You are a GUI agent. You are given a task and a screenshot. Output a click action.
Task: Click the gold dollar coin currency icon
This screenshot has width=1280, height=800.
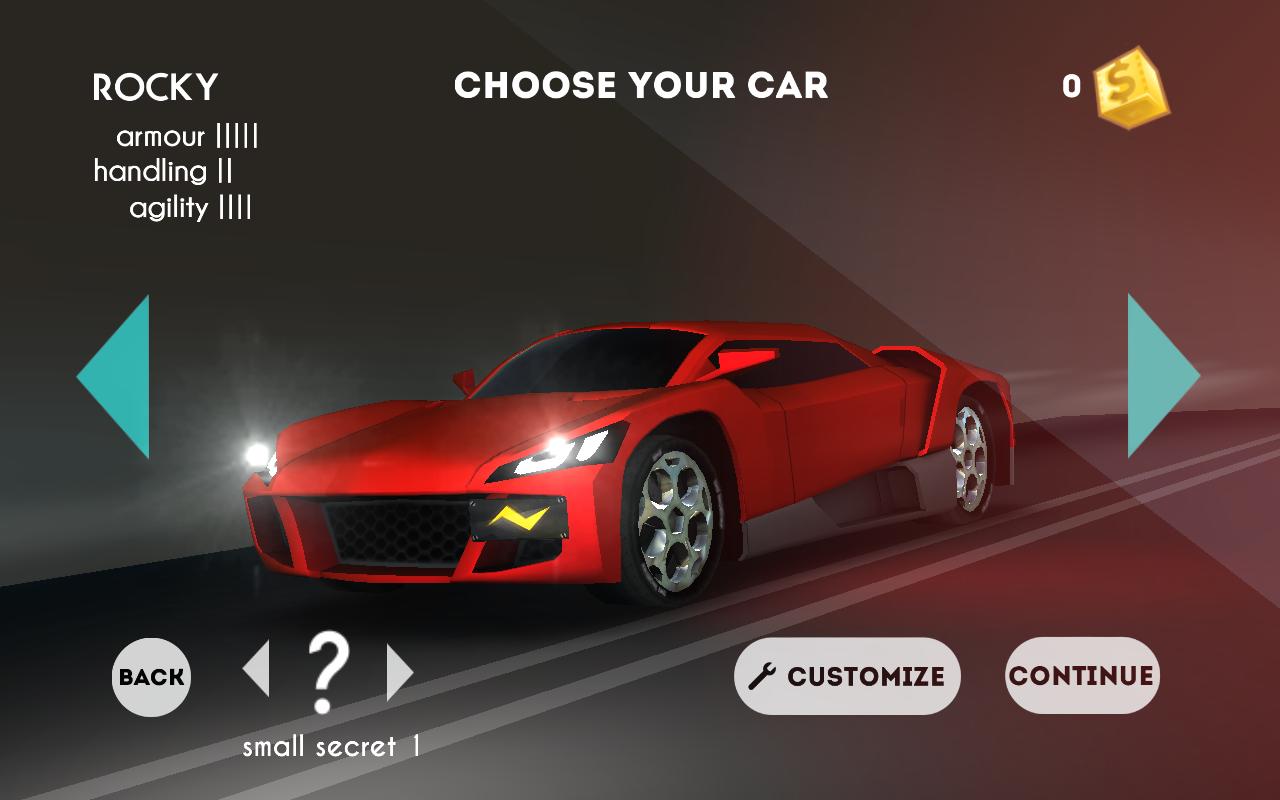(1122, 85)
